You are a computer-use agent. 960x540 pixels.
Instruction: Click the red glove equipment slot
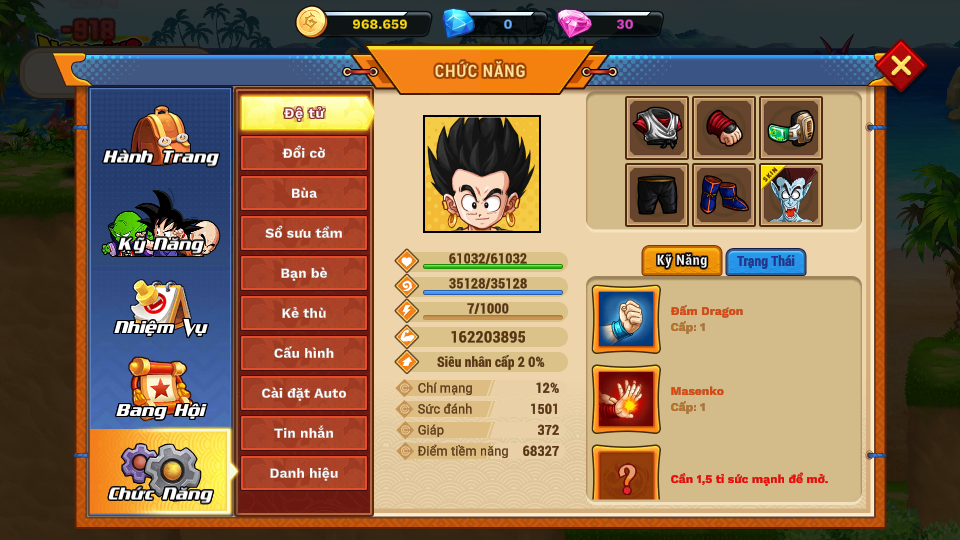(724, 128)
